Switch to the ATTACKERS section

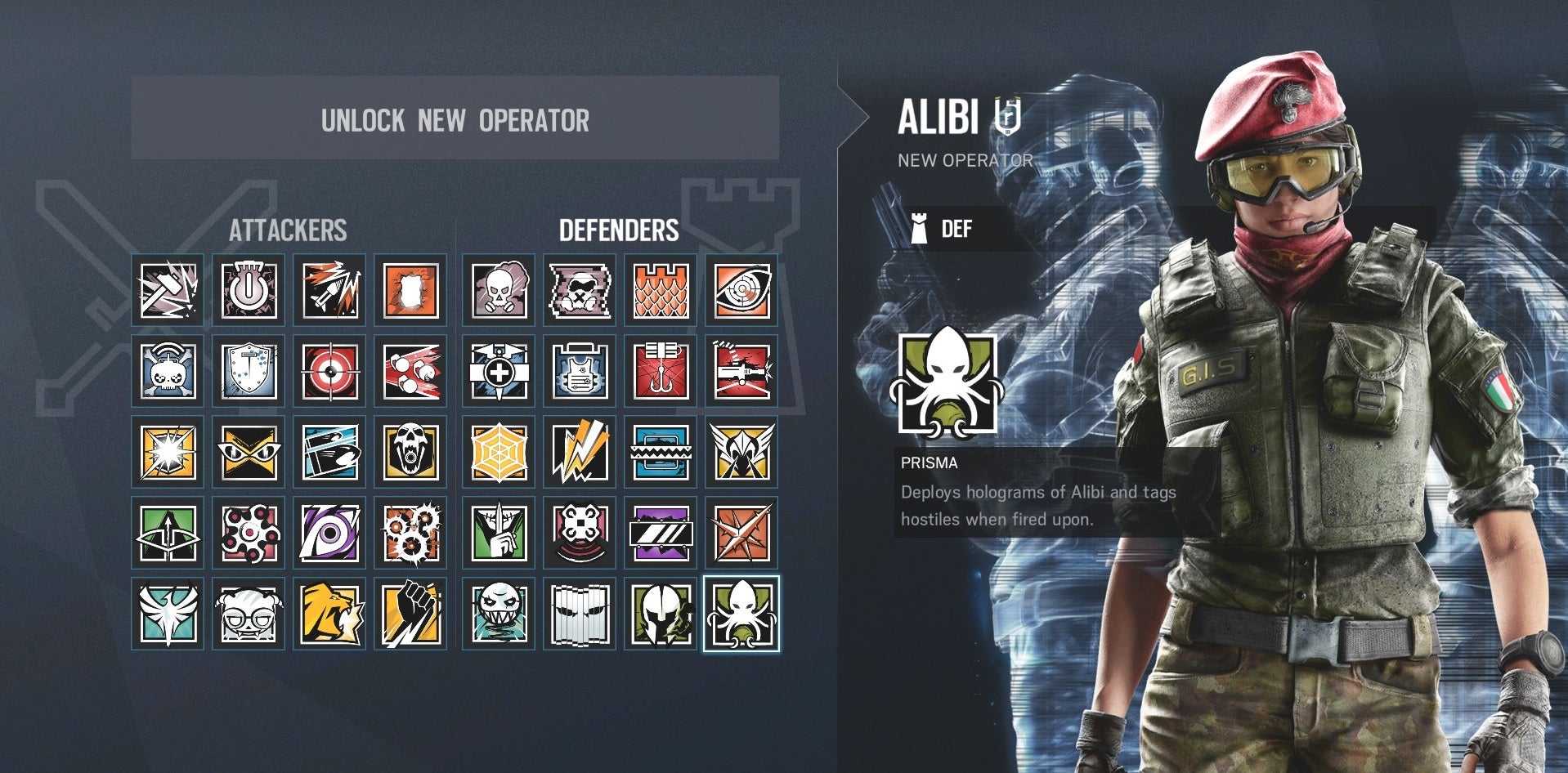[290, 230]
